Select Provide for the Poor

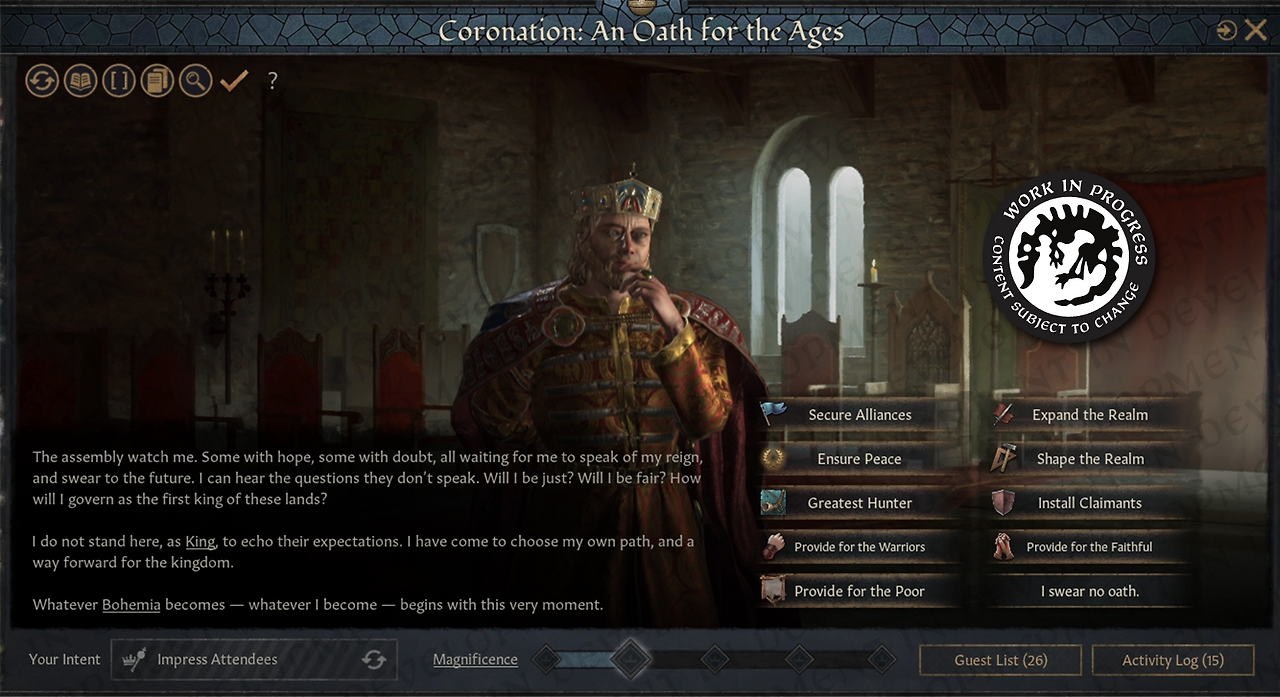[860, 591]
